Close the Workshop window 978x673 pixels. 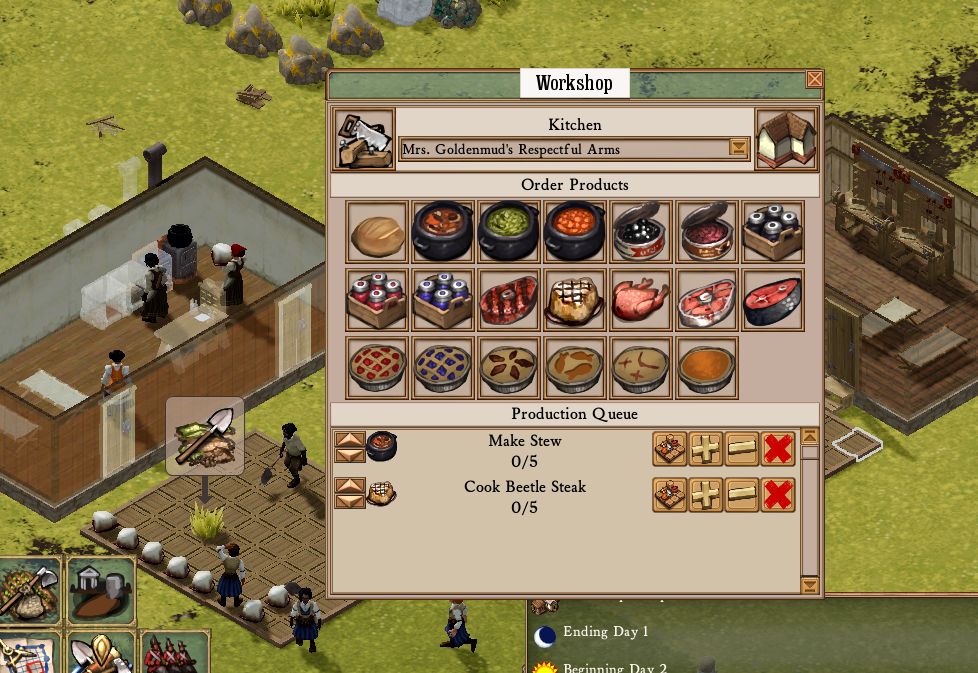[814, 80]
